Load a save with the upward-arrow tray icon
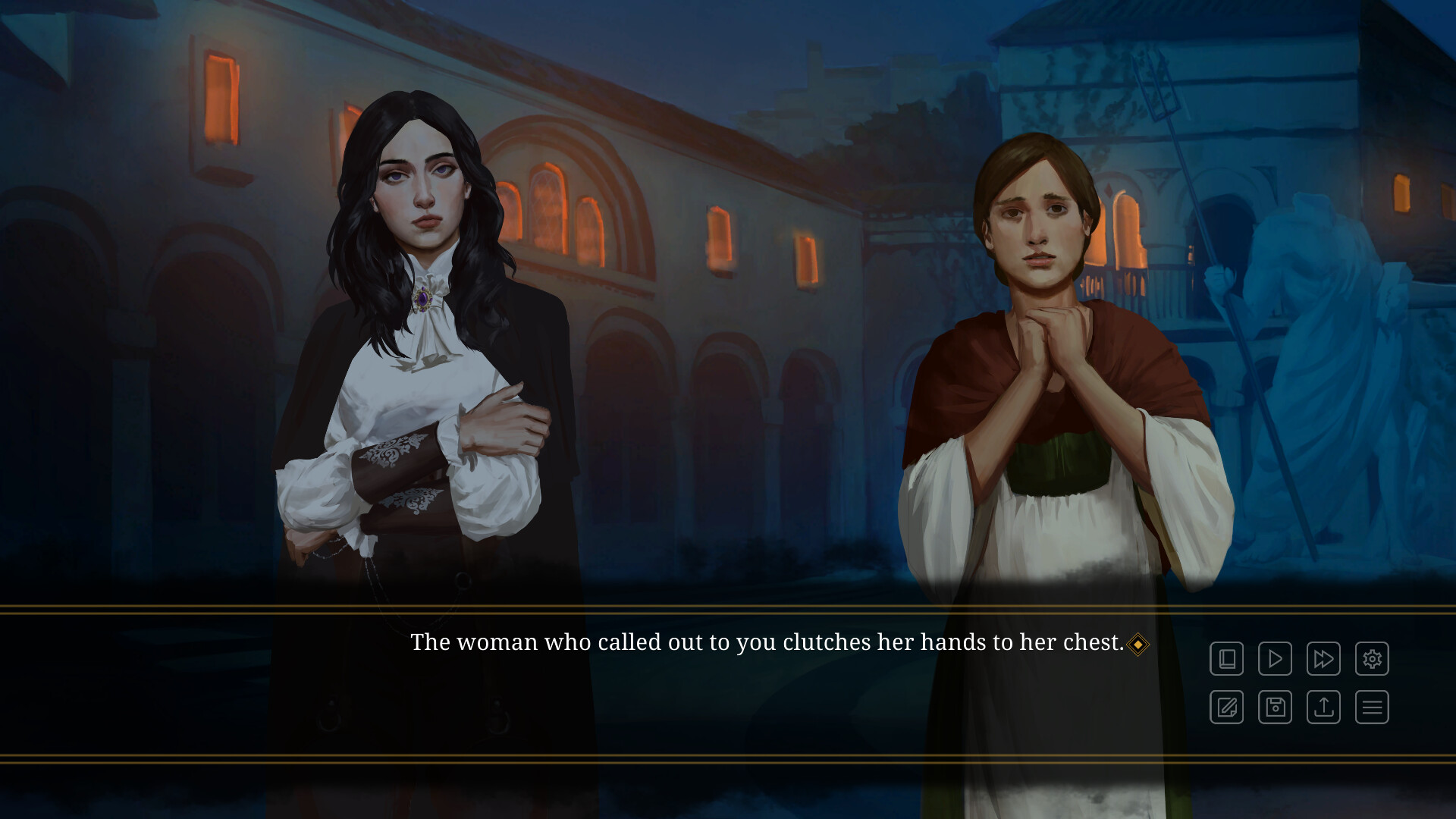Image resolution: width=1456 pixels, height=819 pixels. click(1323, 708)
